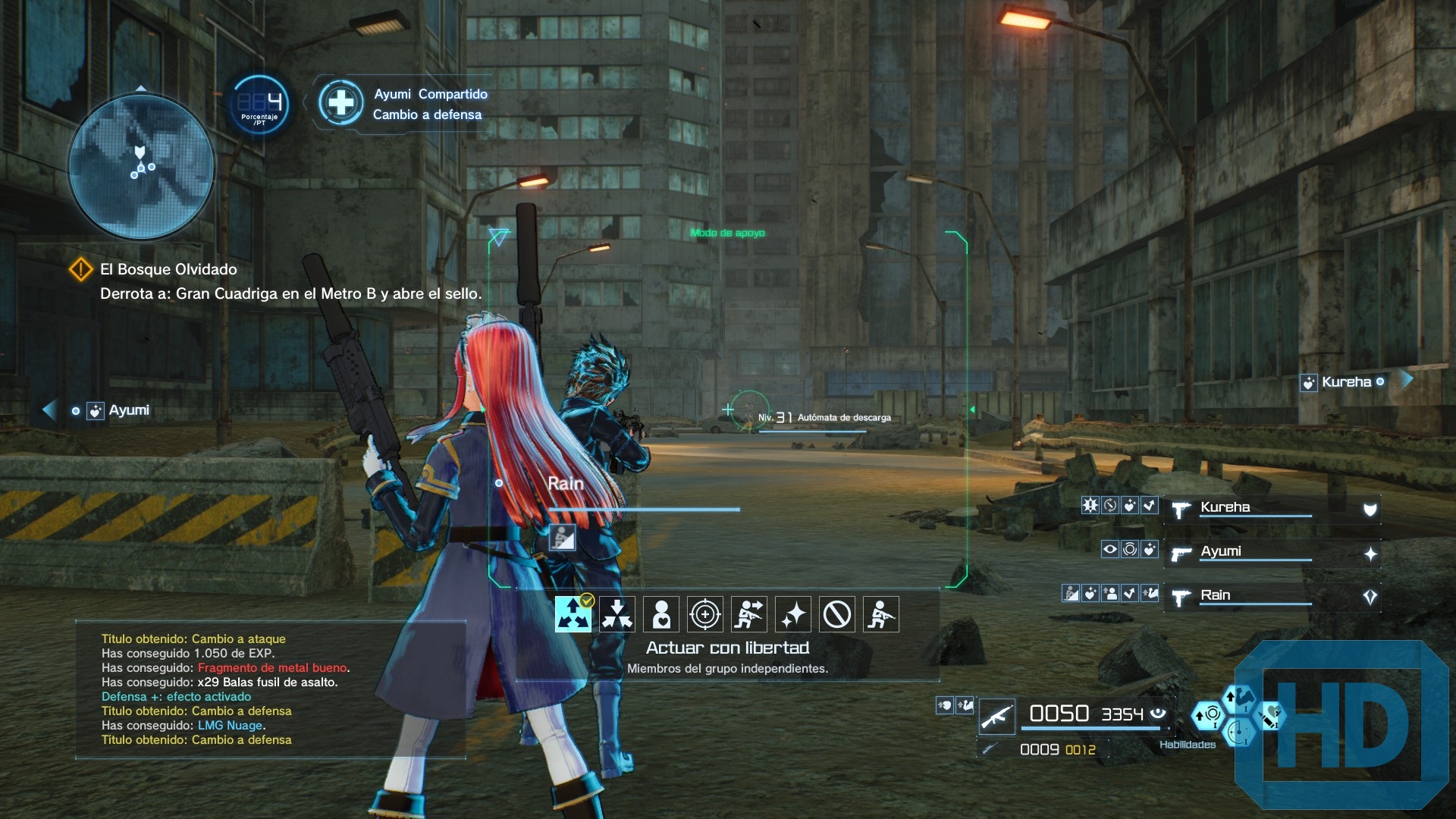The image size is (1456, 819).
Task: Activate the bullet and heart skill hexagon
Action: pos(1269,715)
